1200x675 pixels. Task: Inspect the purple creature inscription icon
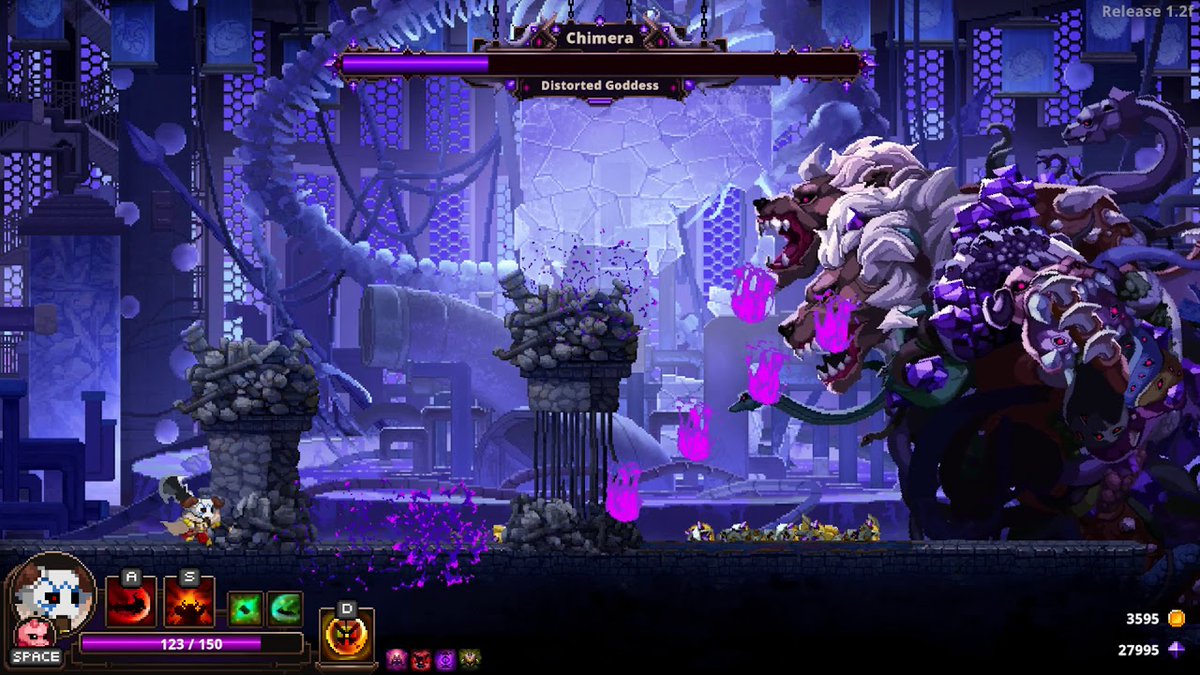click(x=397, y=659)
